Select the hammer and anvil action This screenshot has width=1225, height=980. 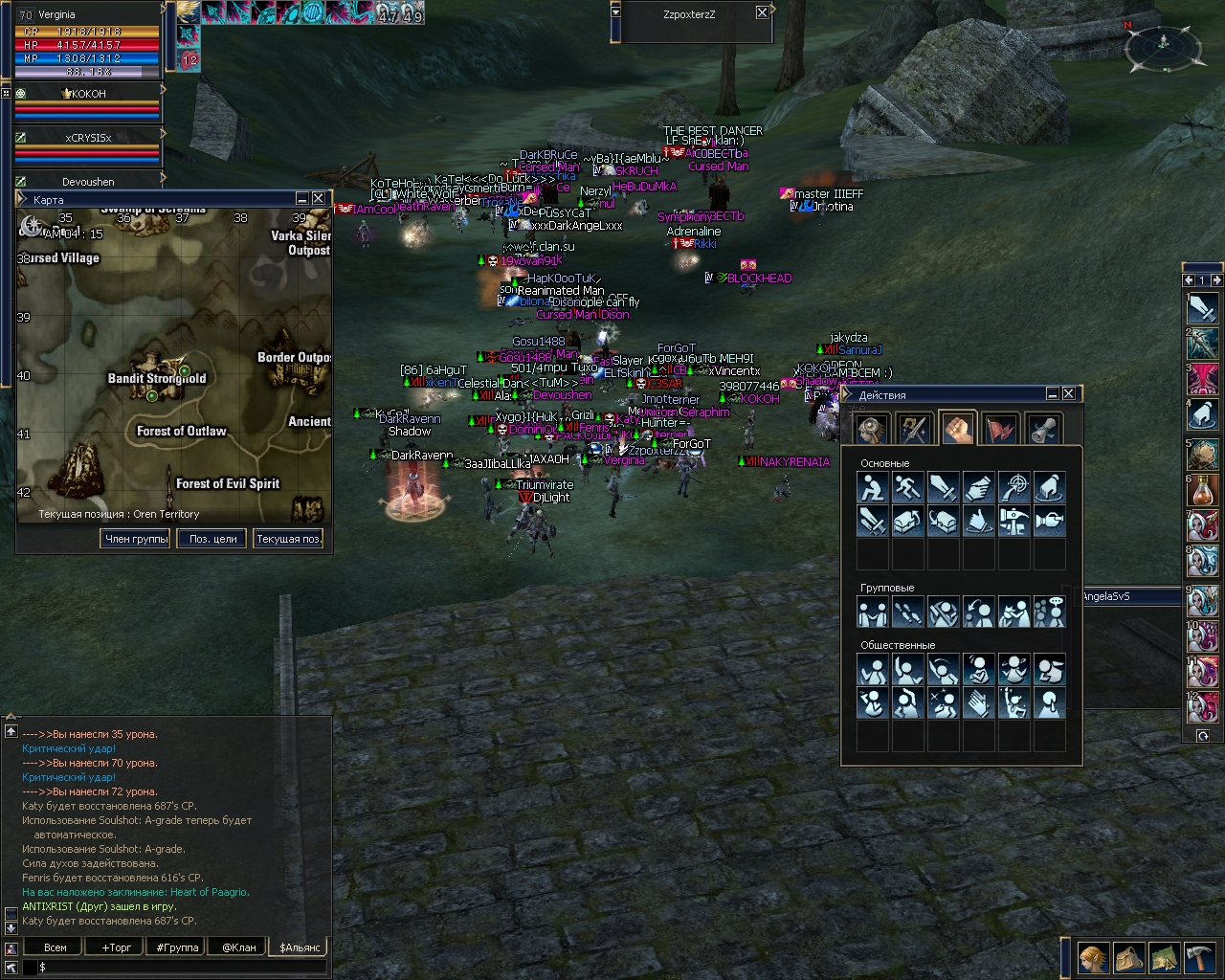tap(1014, 522)
